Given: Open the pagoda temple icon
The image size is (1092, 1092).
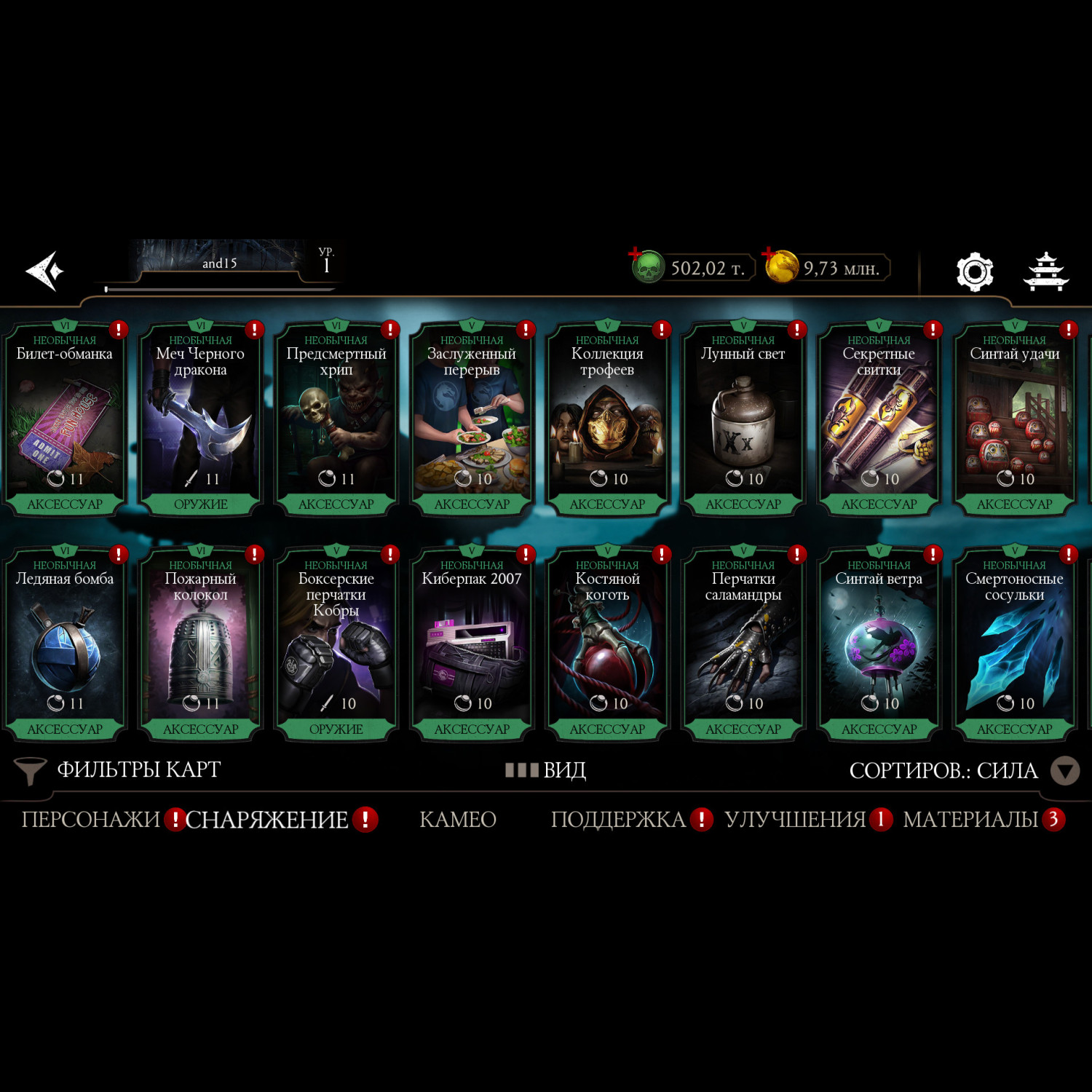Looking at the screenshot, I should point(1045,272).
